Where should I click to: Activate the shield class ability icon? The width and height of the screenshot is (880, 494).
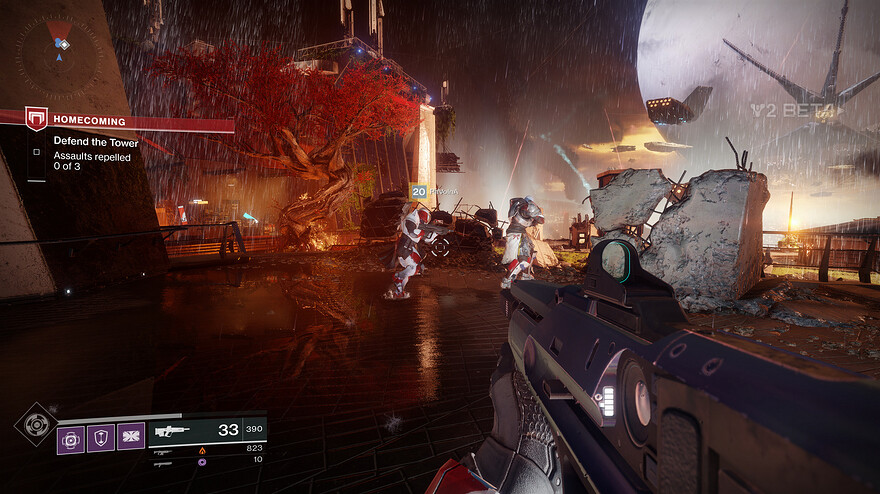pyautogui.click(x=101, y=437)
